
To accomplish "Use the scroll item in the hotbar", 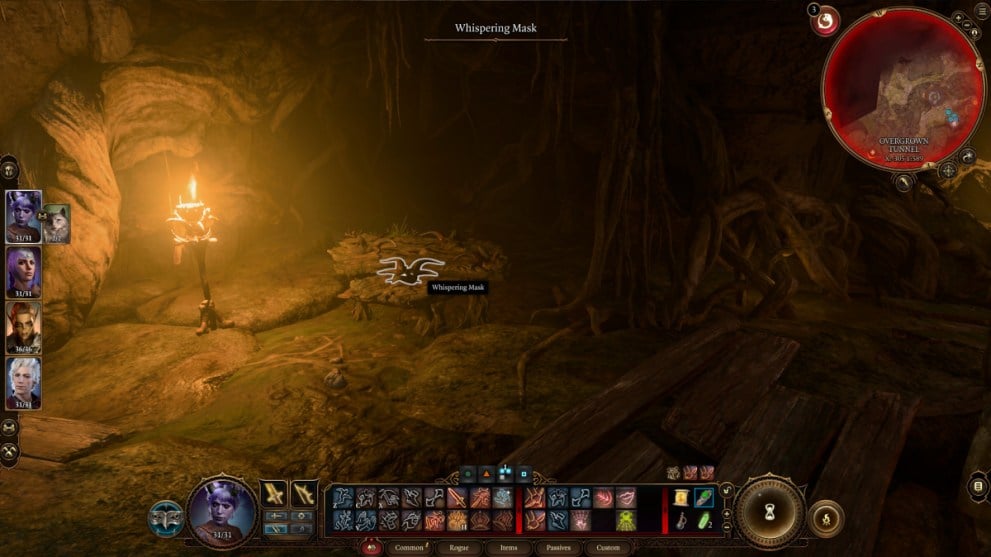I will tap(681, 498).
